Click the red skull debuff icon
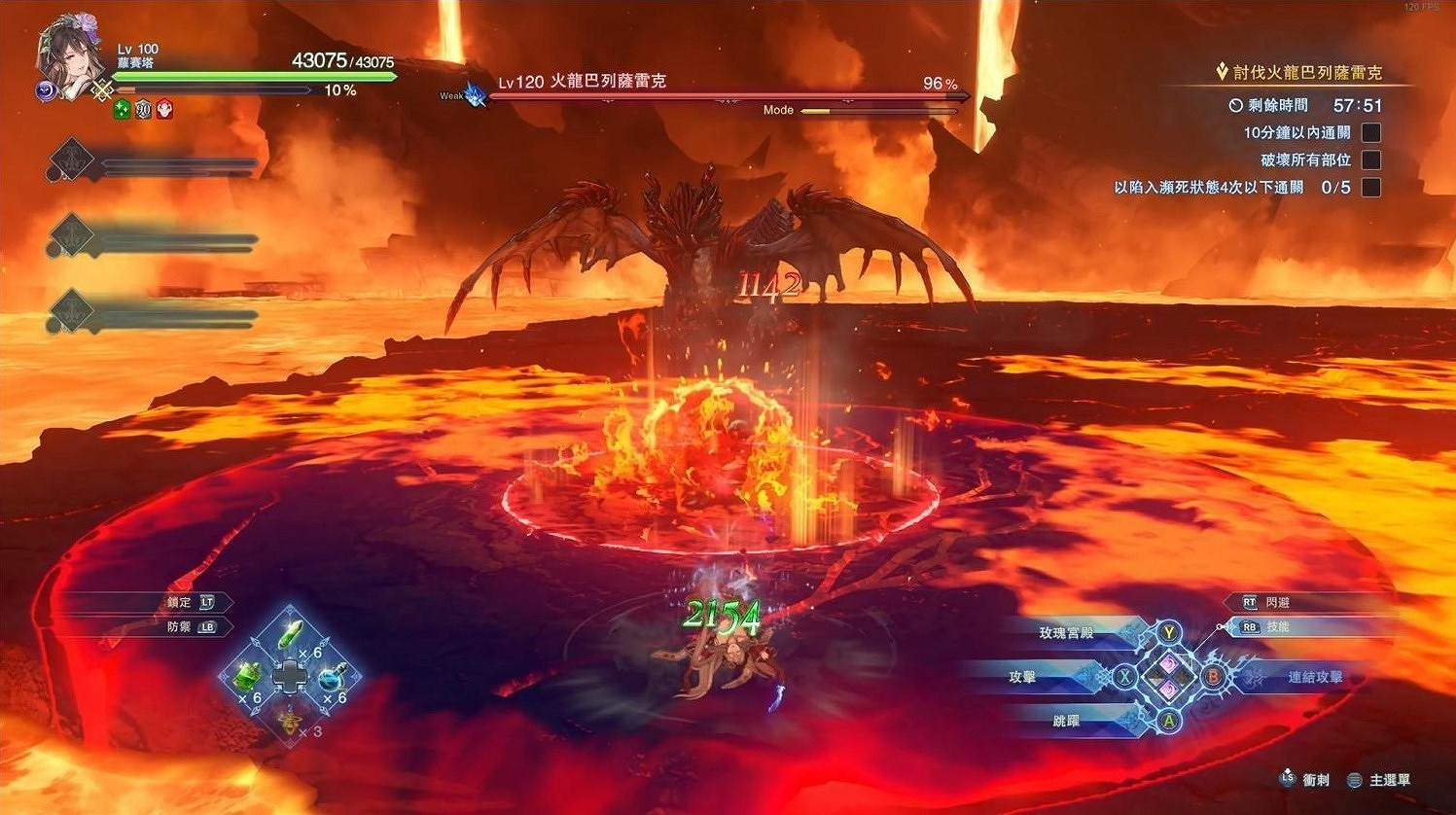1456x815 pixels. tap(163, 109)
